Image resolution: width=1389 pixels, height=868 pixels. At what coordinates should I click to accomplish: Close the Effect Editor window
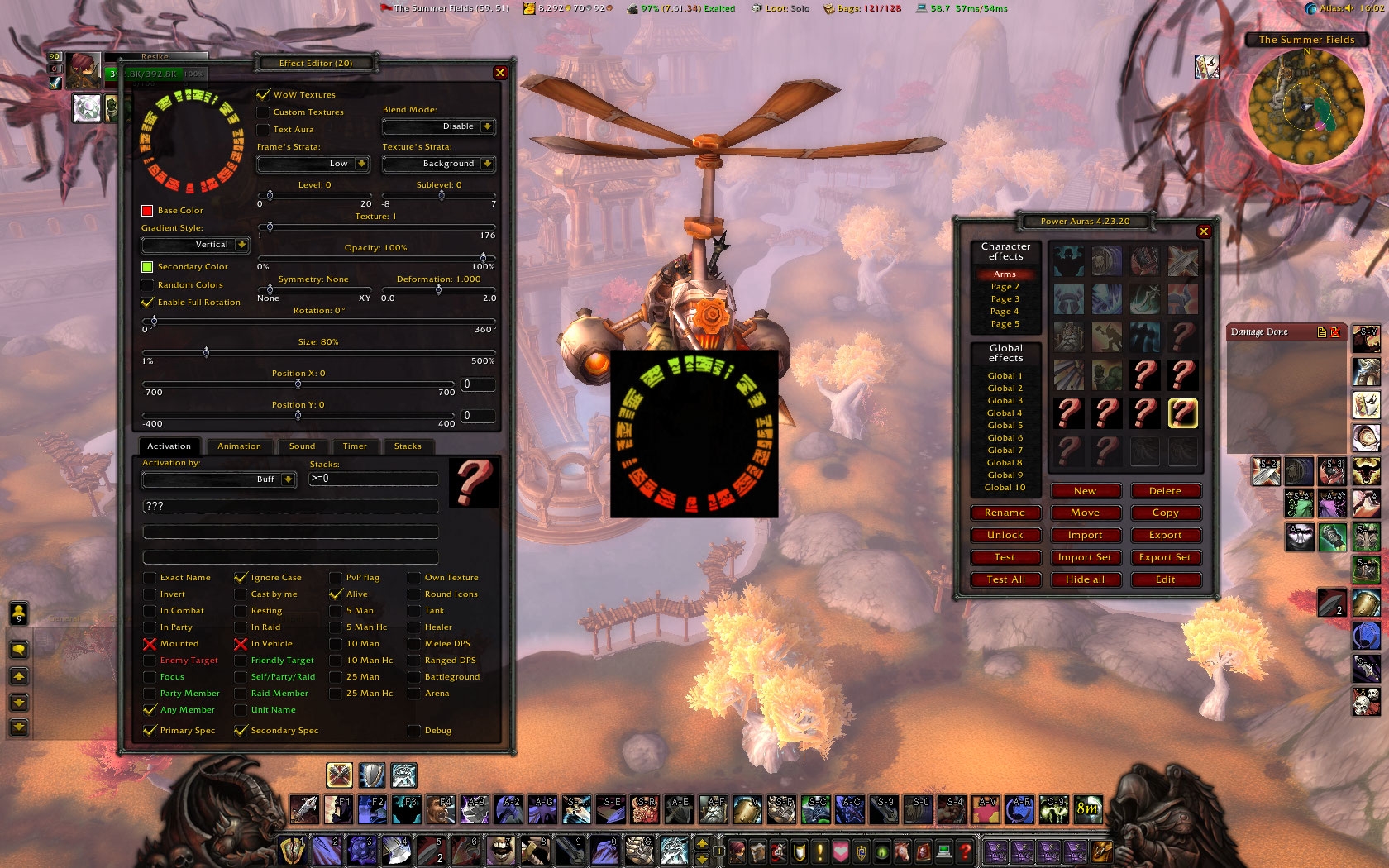coord(500,73)
